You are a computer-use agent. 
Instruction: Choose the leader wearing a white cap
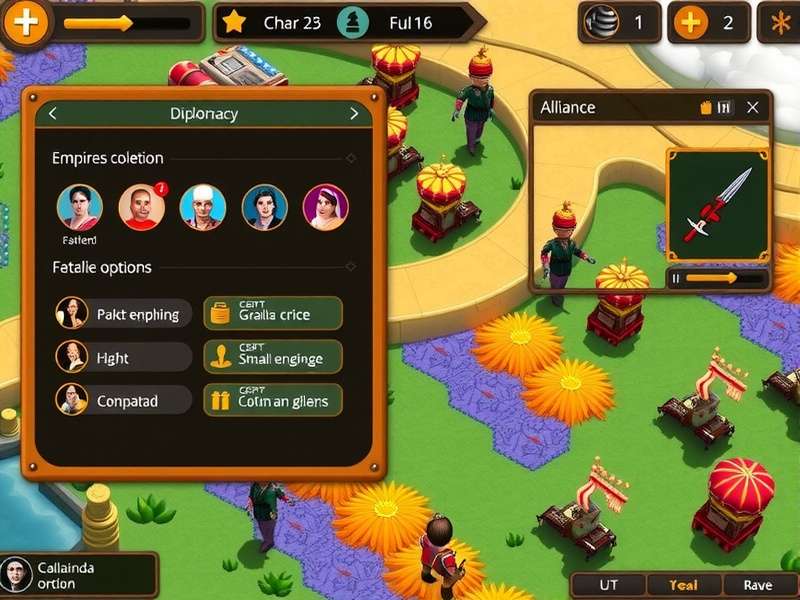[x=202, y=207]
